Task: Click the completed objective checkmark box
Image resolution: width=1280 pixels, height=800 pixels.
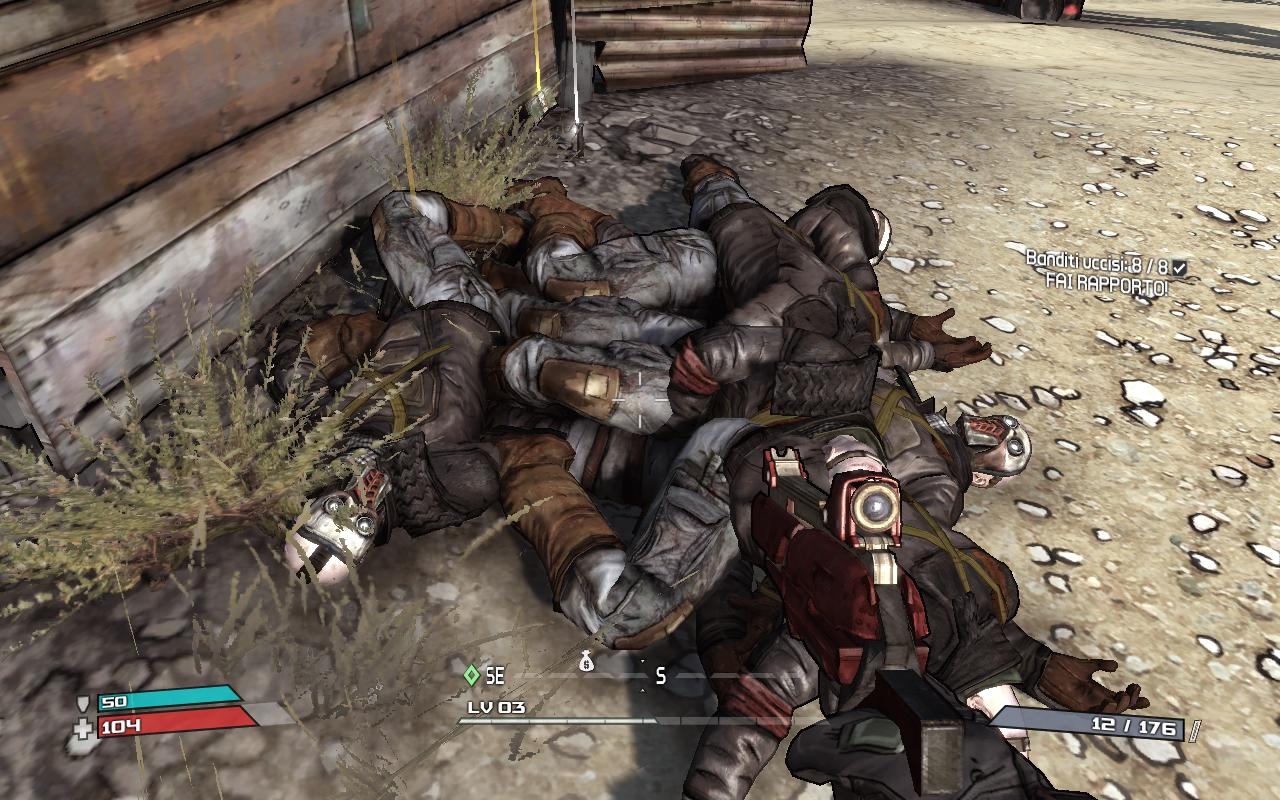Action: [1180, 267]
